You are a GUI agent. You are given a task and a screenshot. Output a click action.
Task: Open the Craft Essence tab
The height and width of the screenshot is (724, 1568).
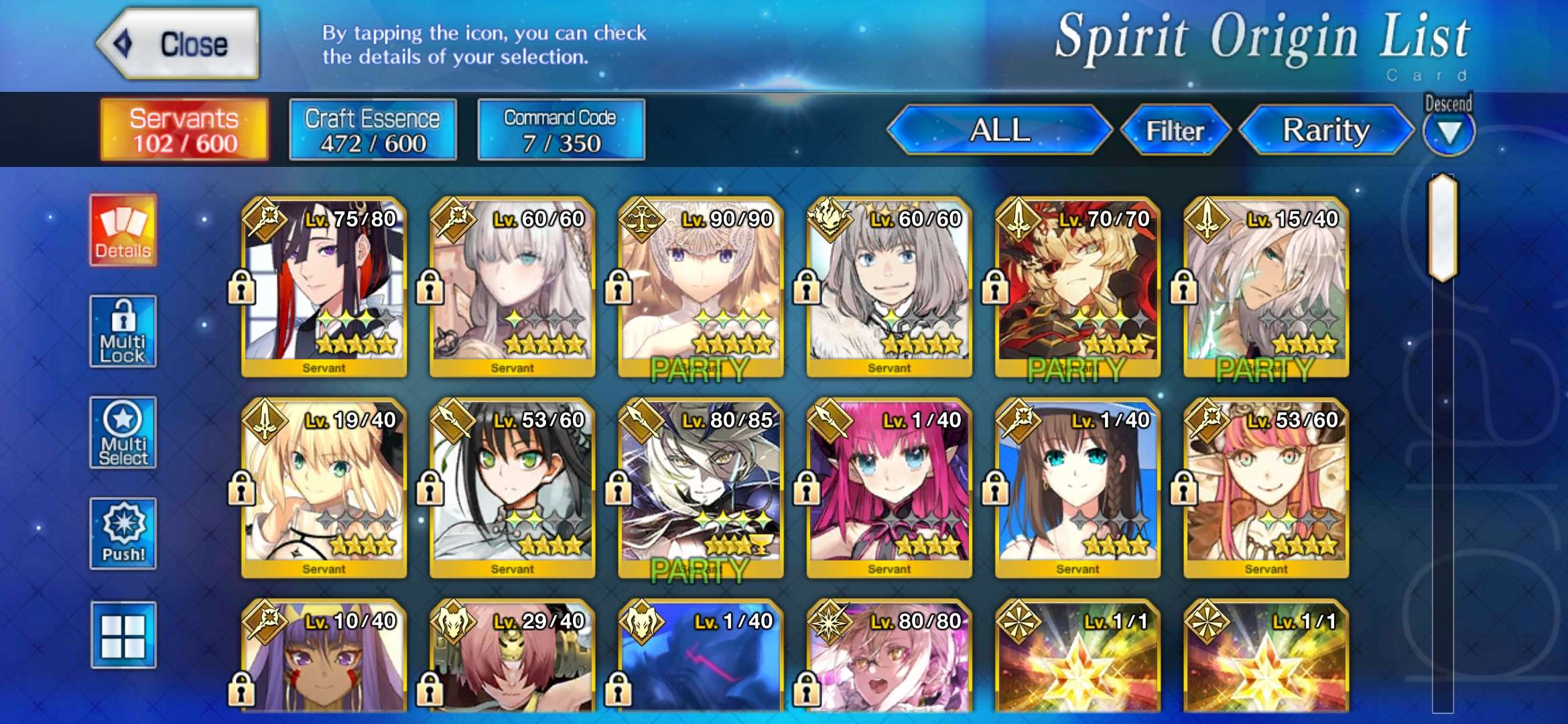click(x=373, y=130)
